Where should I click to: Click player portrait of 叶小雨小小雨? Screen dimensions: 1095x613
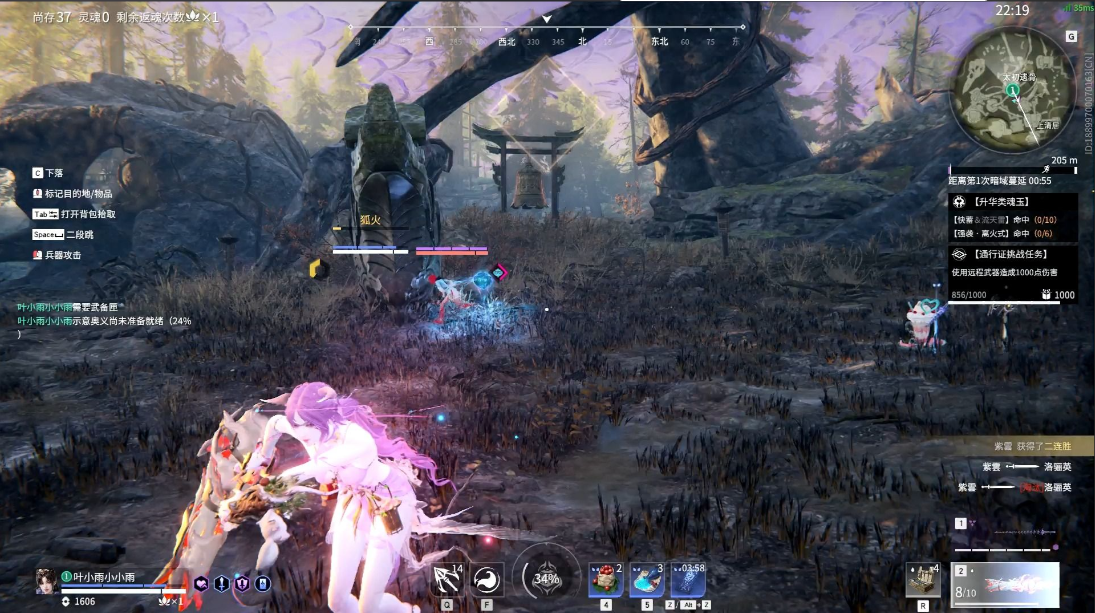tap(45, 580)
